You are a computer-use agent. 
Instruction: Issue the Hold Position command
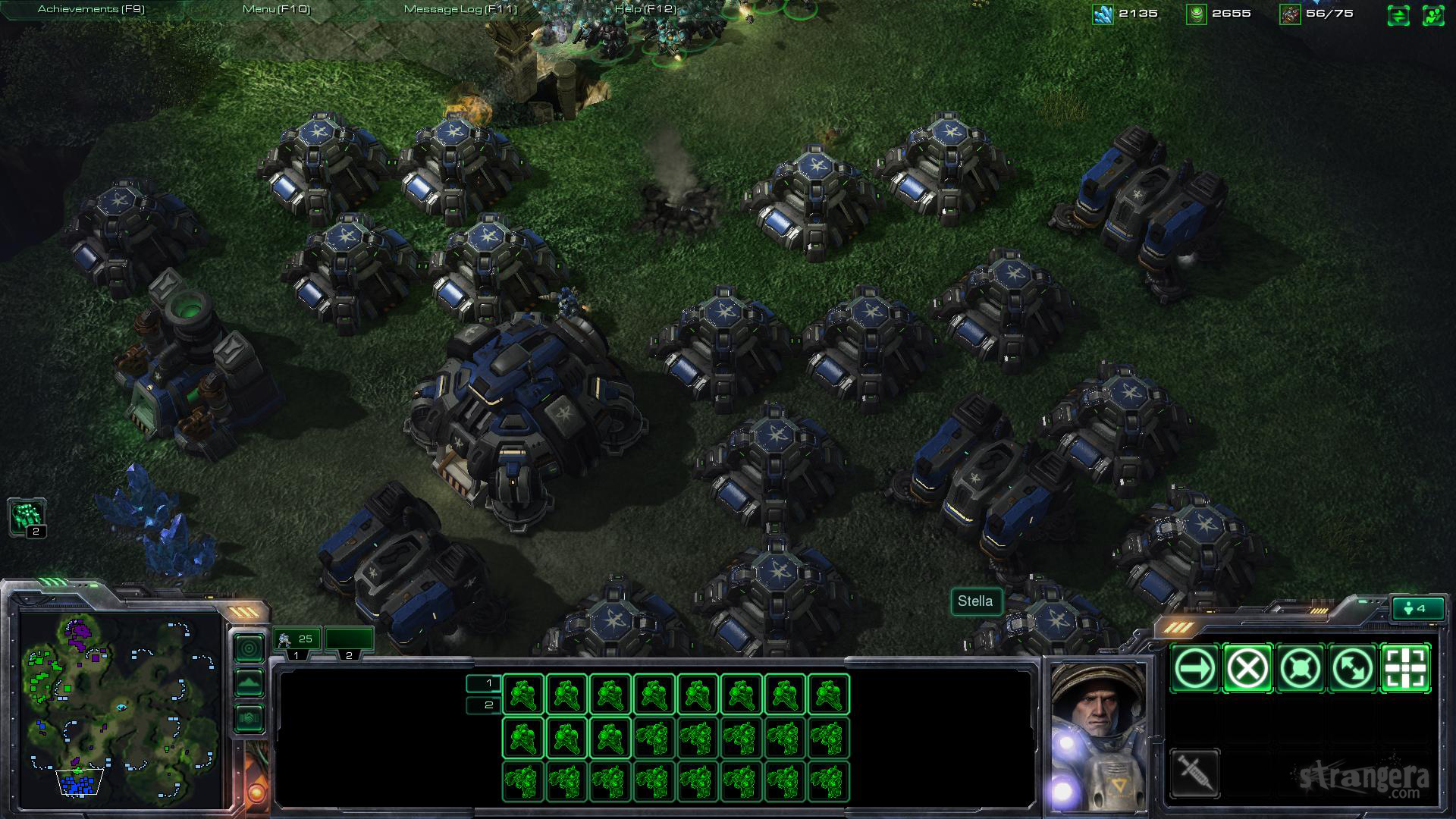point(1301,669)
